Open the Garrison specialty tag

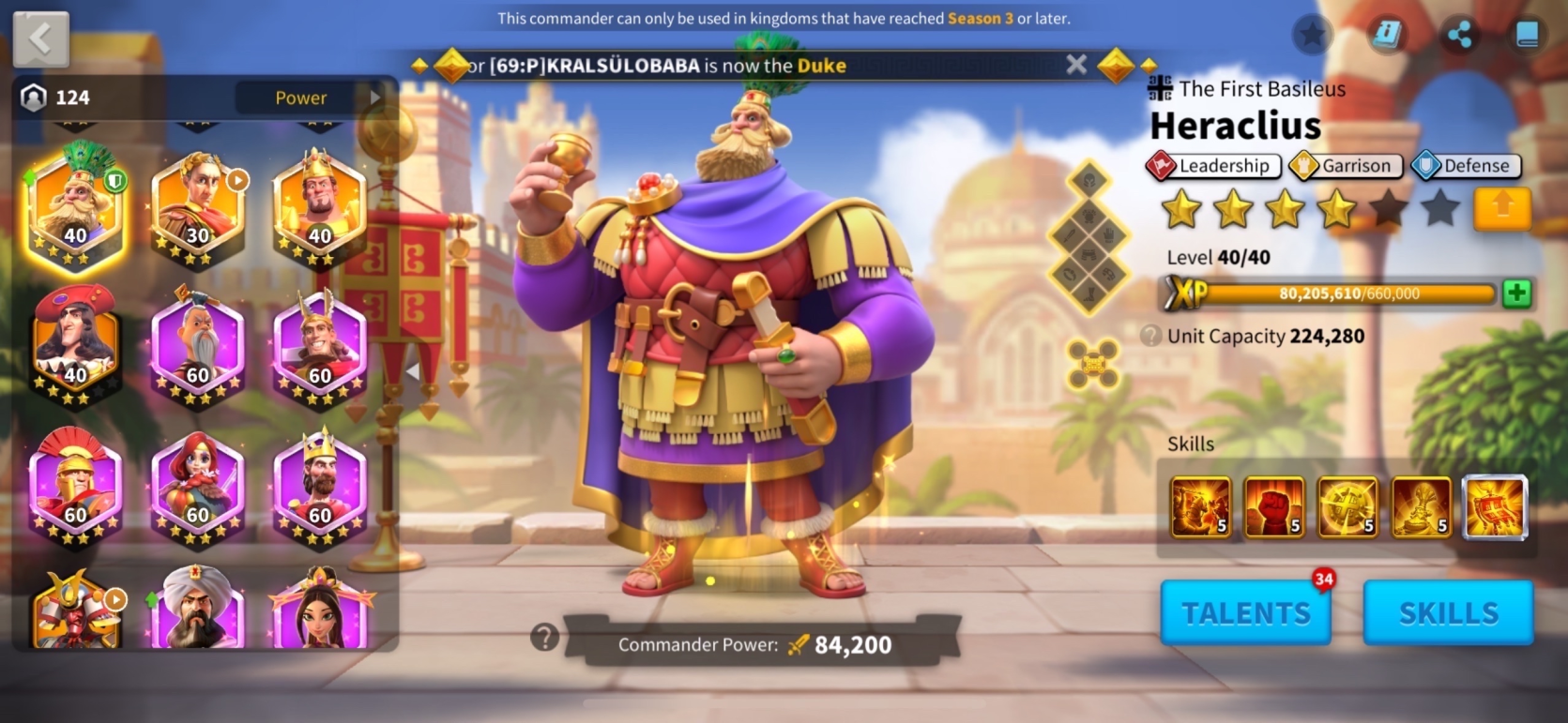1346,166
